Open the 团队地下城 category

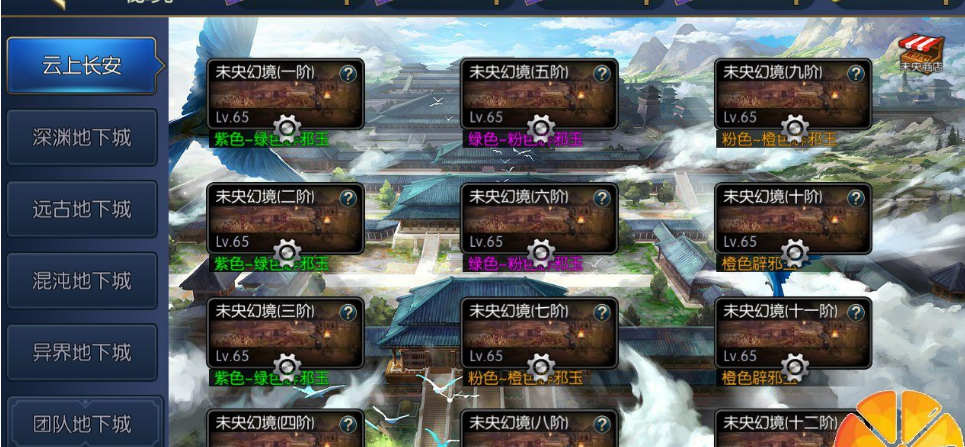[x=82, y=424]
